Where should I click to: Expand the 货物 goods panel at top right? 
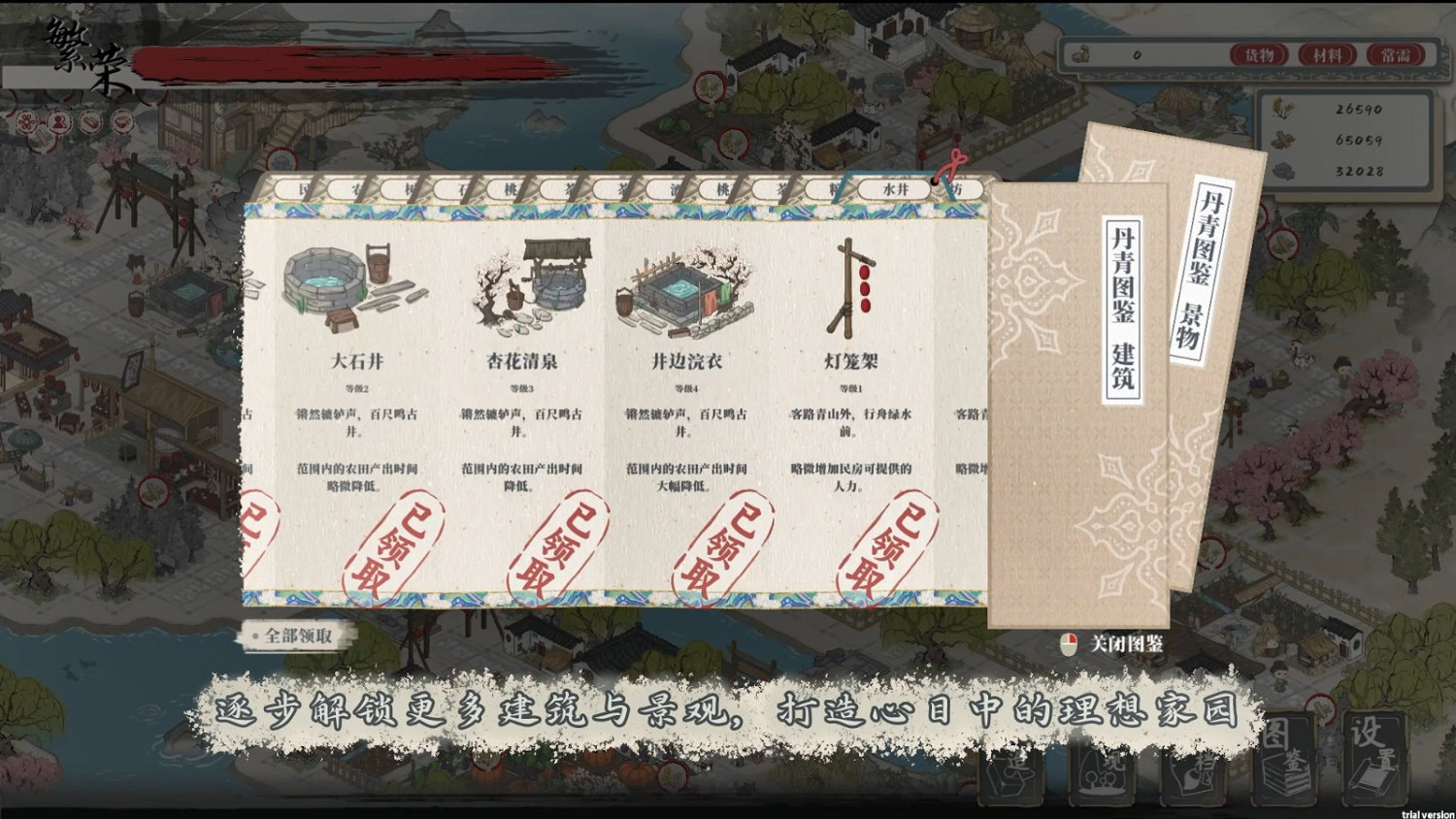(1259, 55)
